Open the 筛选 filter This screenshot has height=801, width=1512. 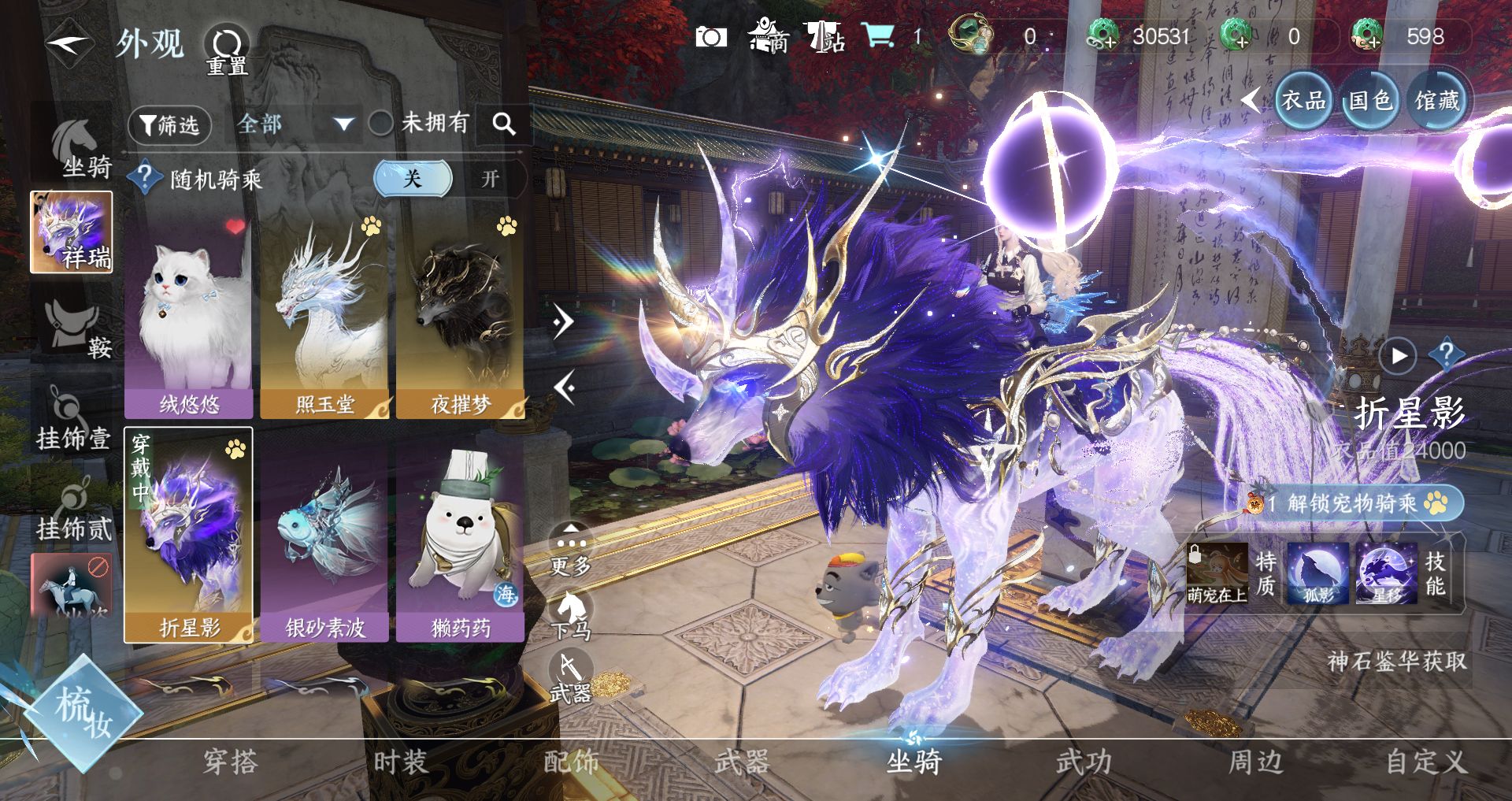coord(169,125)
